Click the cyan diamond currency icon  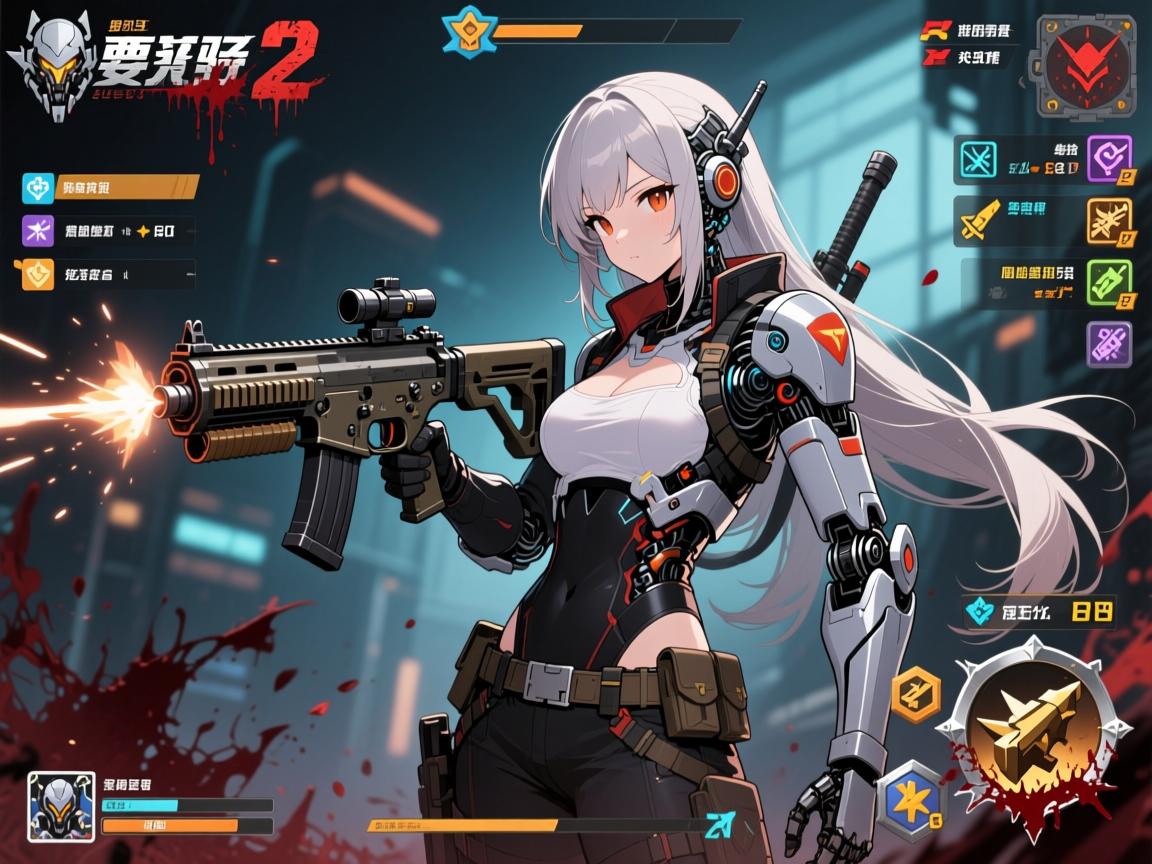(978, 610)
